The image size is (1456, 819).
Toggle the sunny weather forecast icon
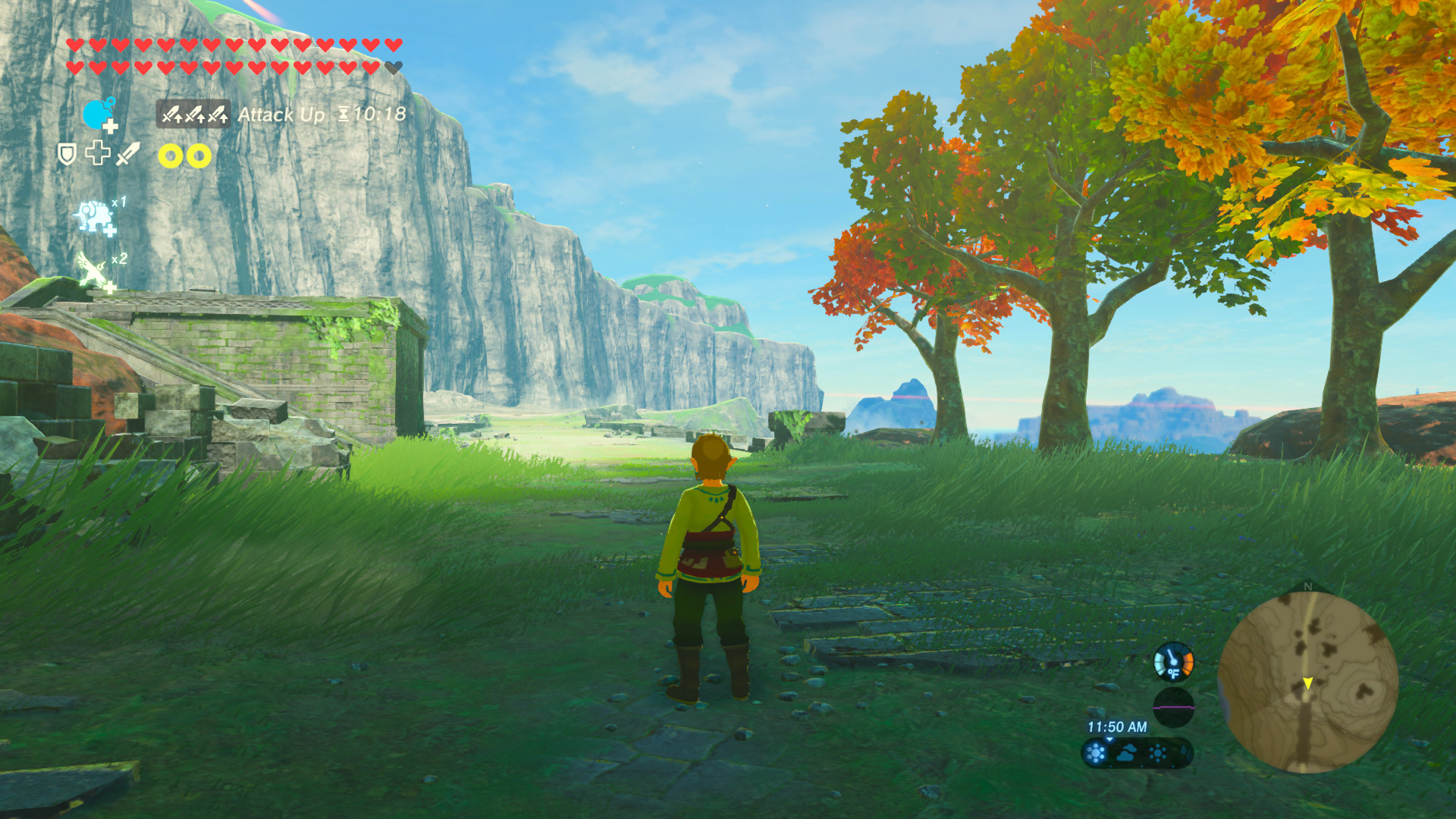coord(1096,752)
